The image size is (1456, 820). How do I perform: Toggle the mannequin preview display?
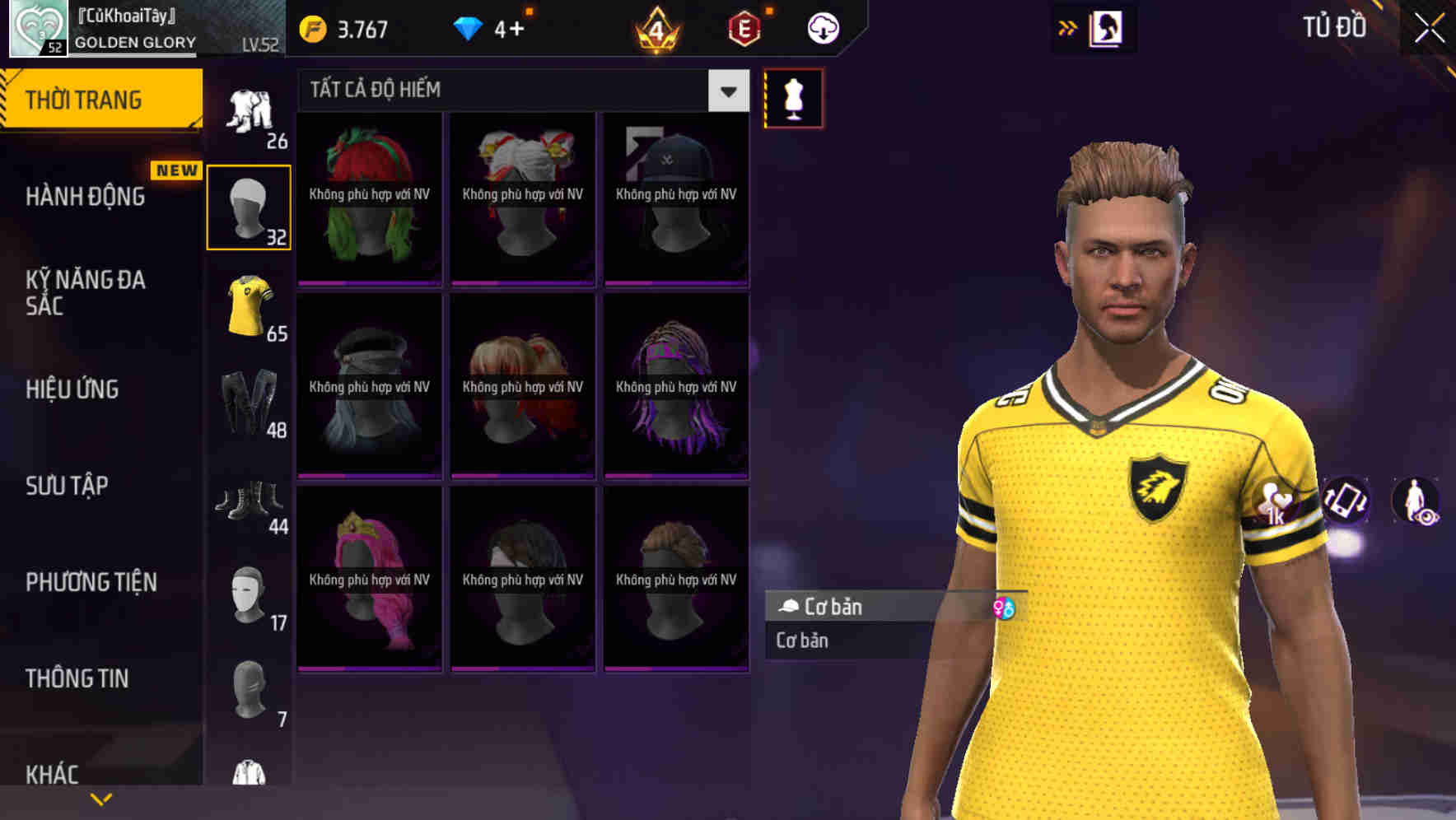tap(793, 97)
